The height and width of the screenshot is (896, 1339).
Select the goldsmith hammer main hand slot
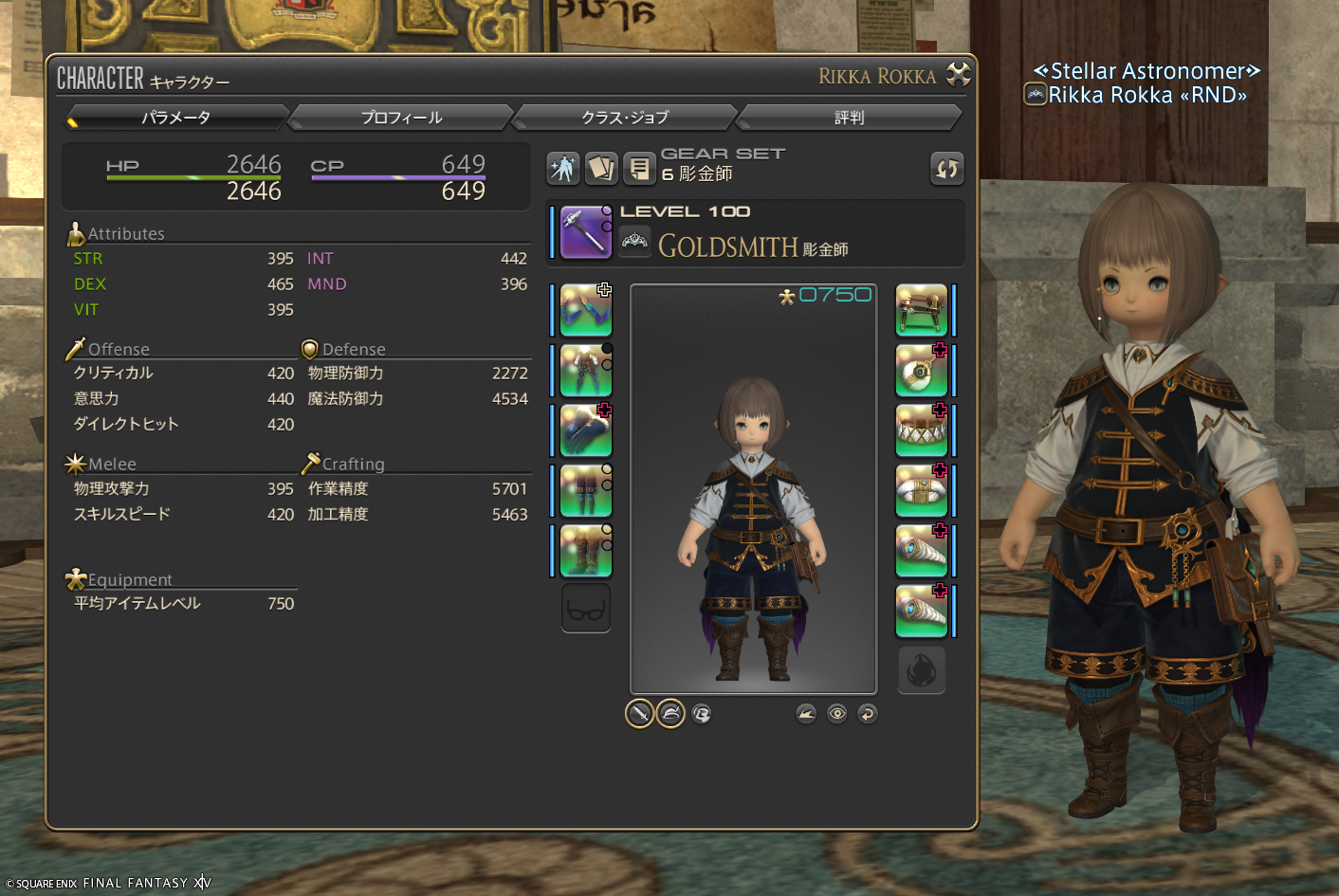point(586,231)
